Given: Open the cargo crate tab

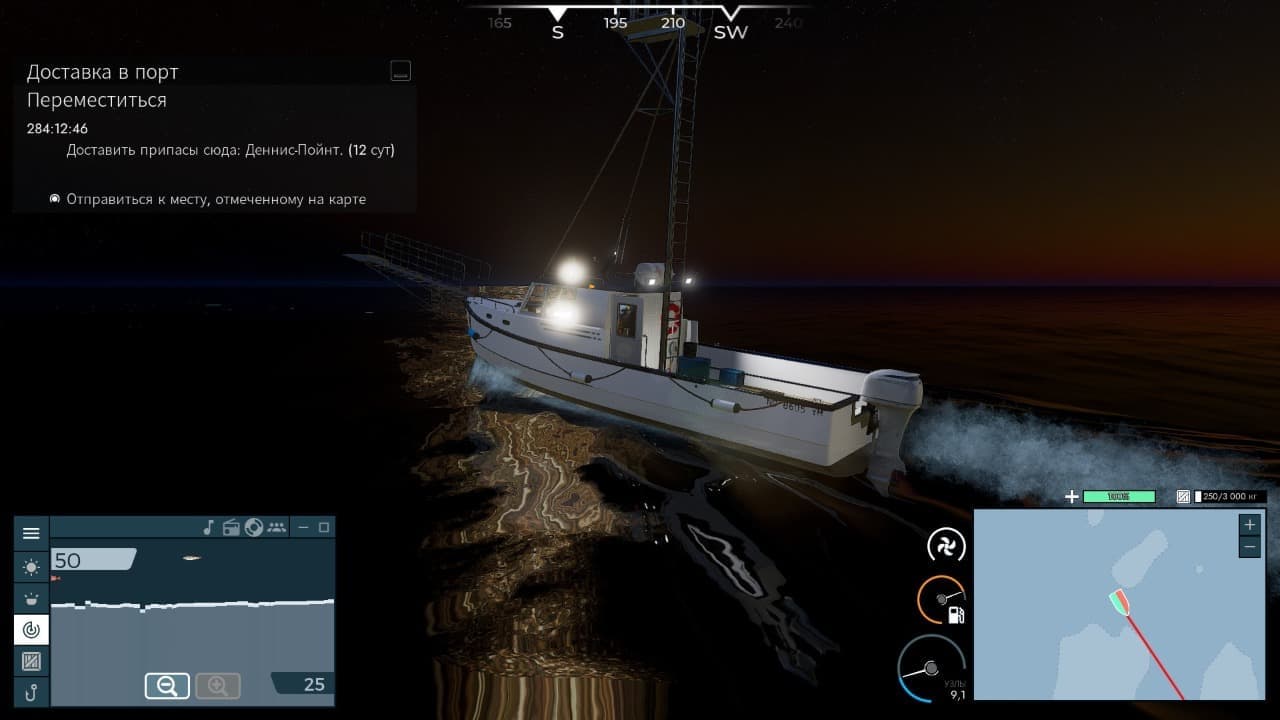Looking at the screenshot, I should 31,661.
